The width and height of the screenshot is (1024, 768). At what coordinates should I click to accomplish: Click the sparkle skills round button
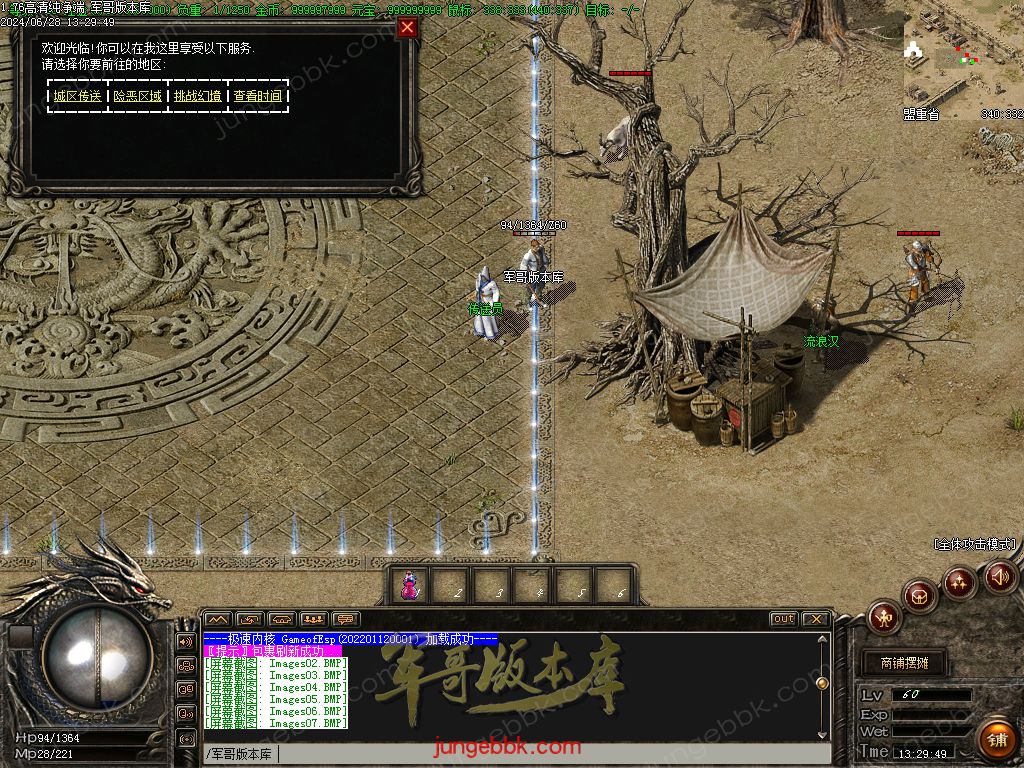(960, 582)
